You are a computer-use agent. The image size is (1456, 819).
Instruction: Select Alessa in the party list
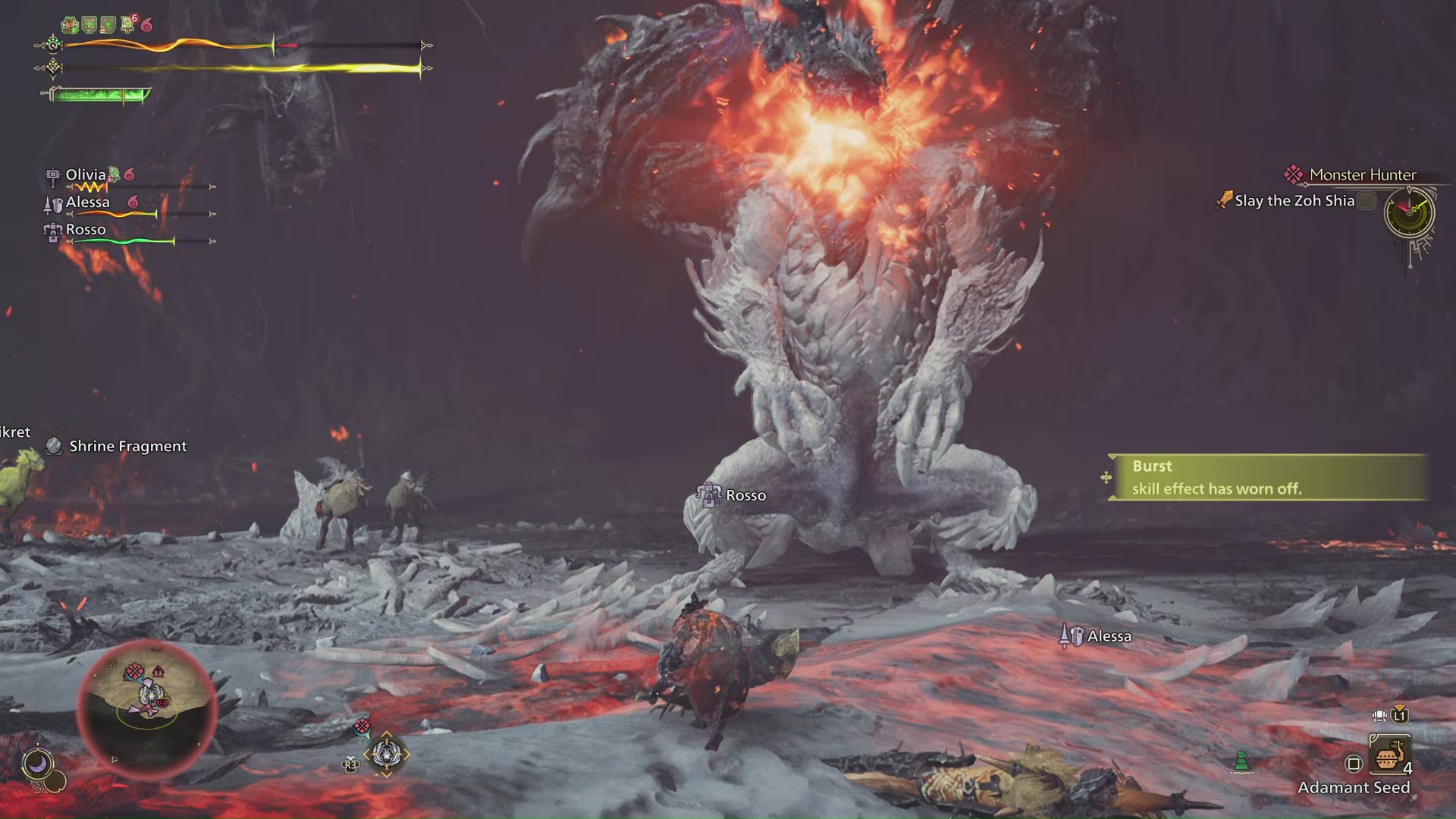pyautogui.click(x=88, y=202)
